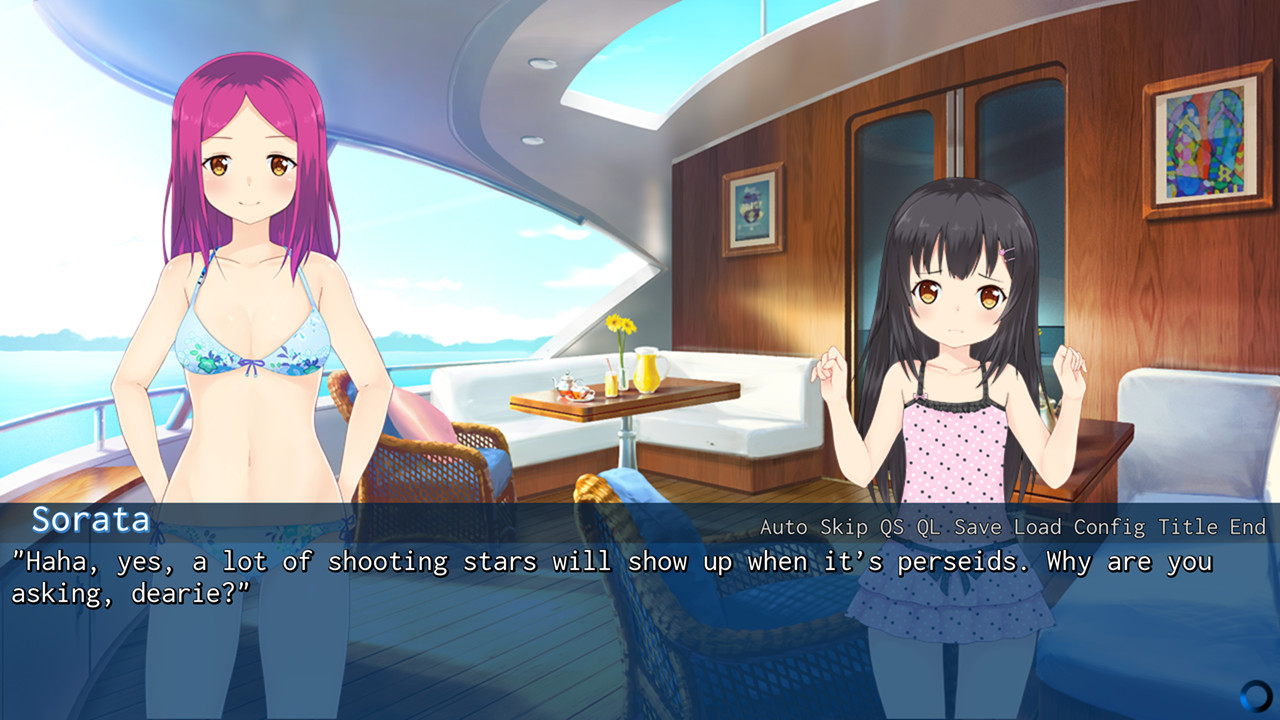Click the Sorata name plate

point(90,521)
